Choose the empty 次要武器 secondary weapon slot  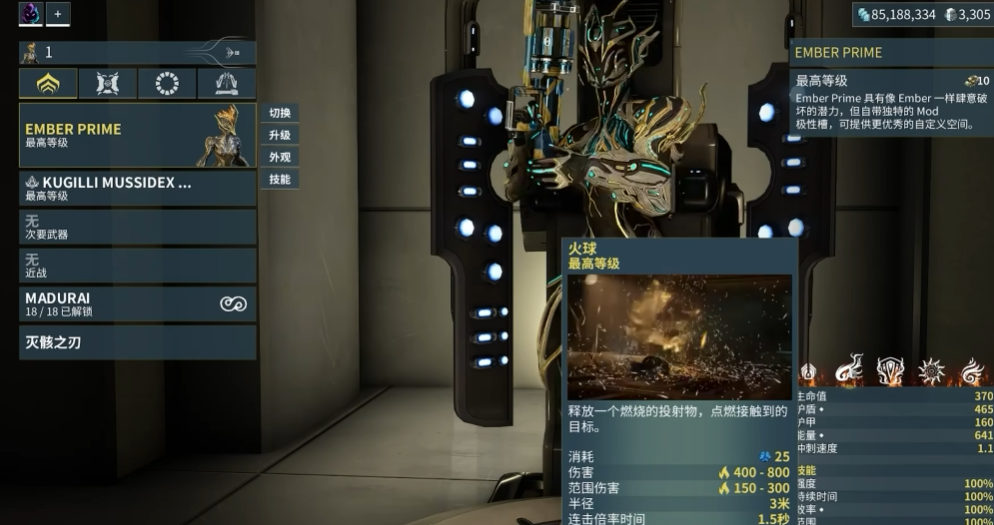point(137,227)
